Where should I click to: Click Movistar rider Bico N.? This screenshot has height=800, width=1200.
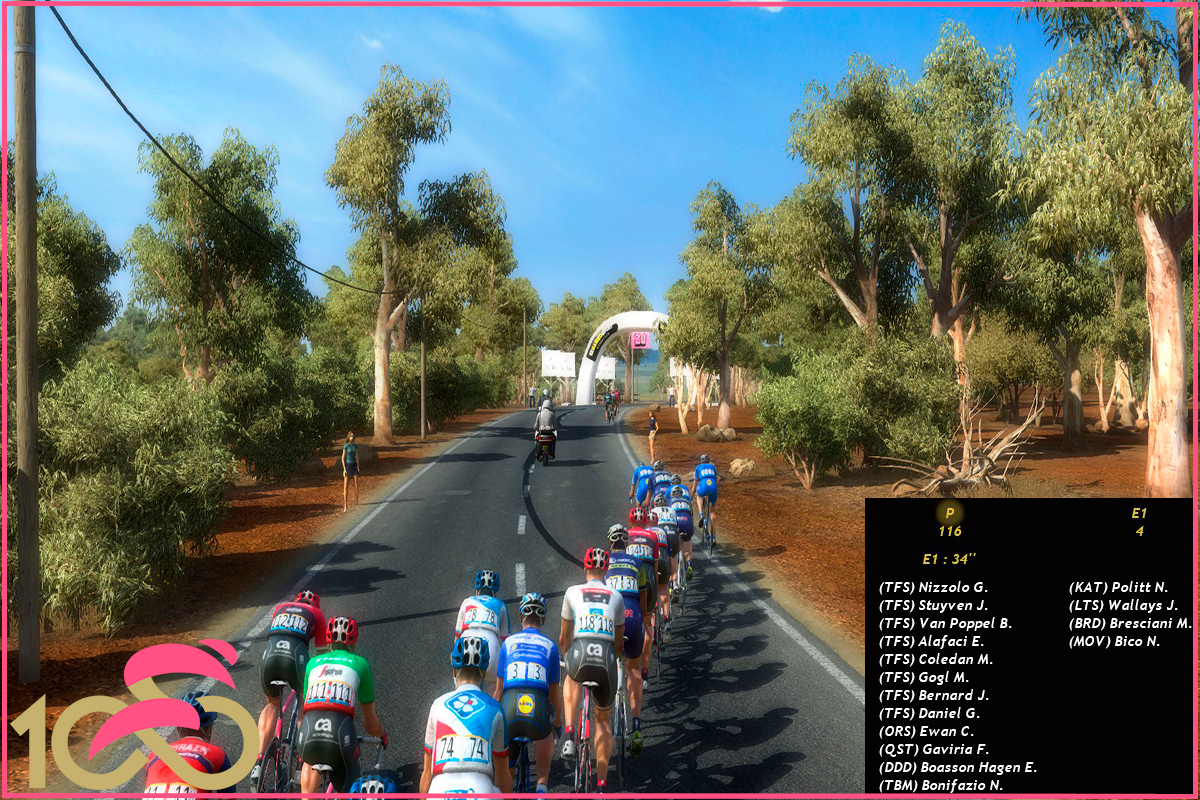[1114, 642]
